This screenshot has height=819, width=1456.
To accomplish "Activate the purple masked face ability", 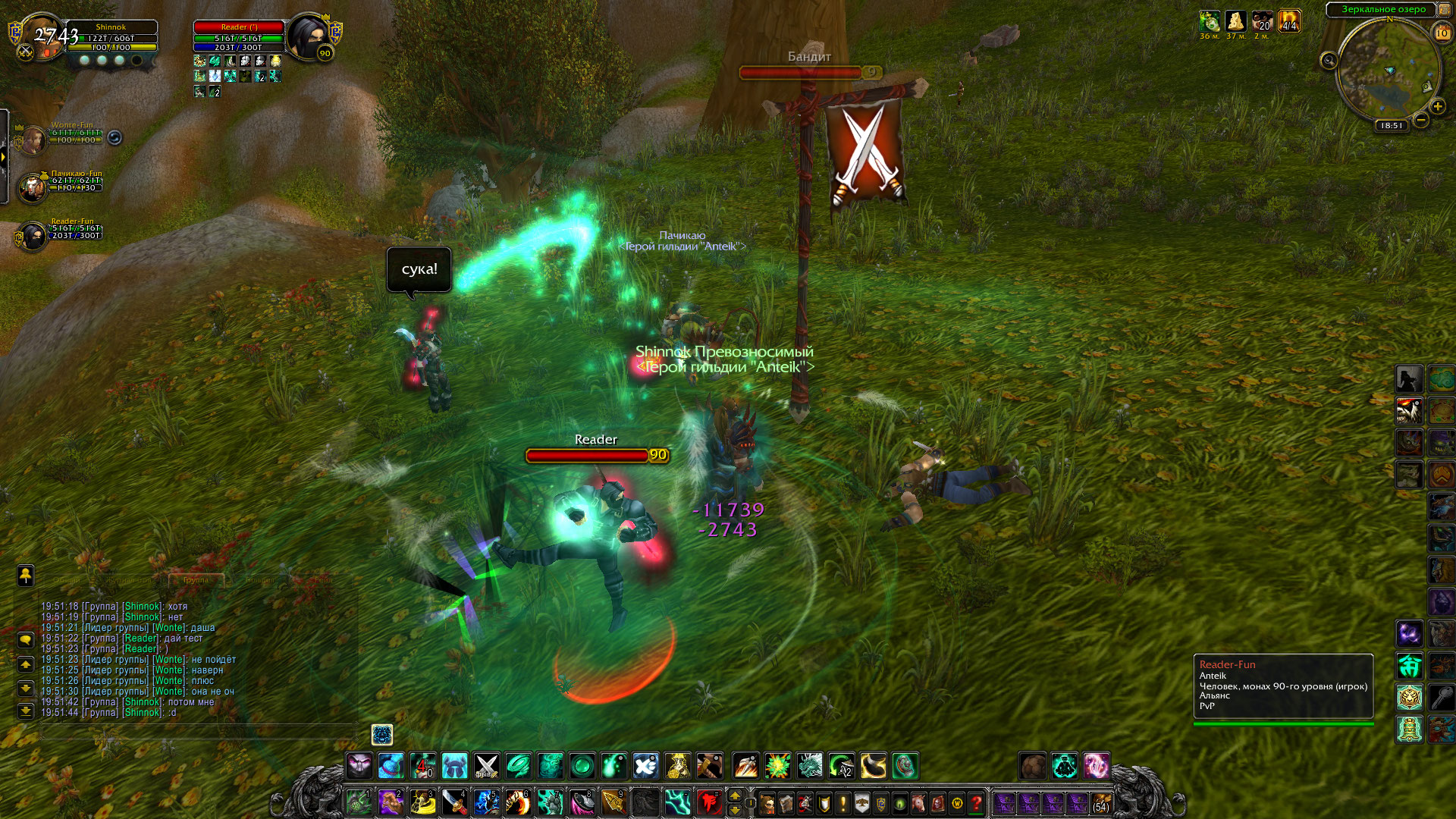I will click(359, 766).
